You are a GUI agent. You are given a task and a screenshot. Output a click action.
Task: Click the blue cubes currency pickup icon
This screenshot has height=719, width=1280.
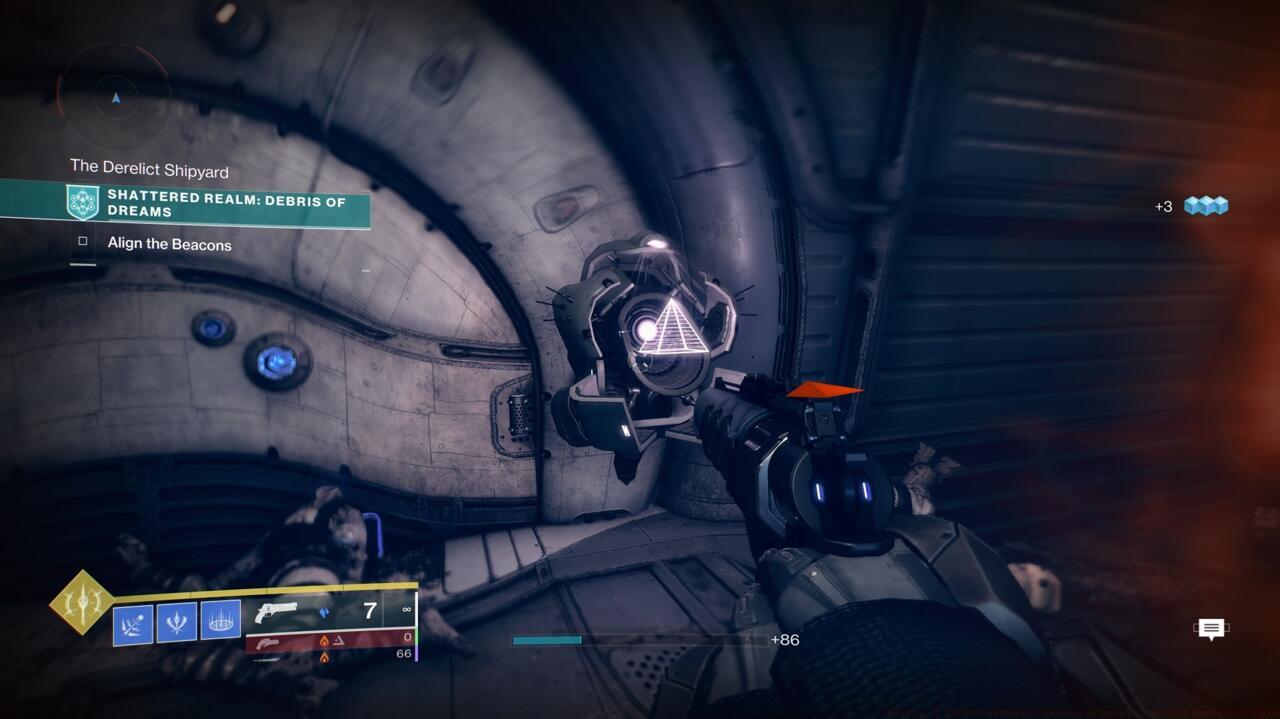tap(1206, 206)
